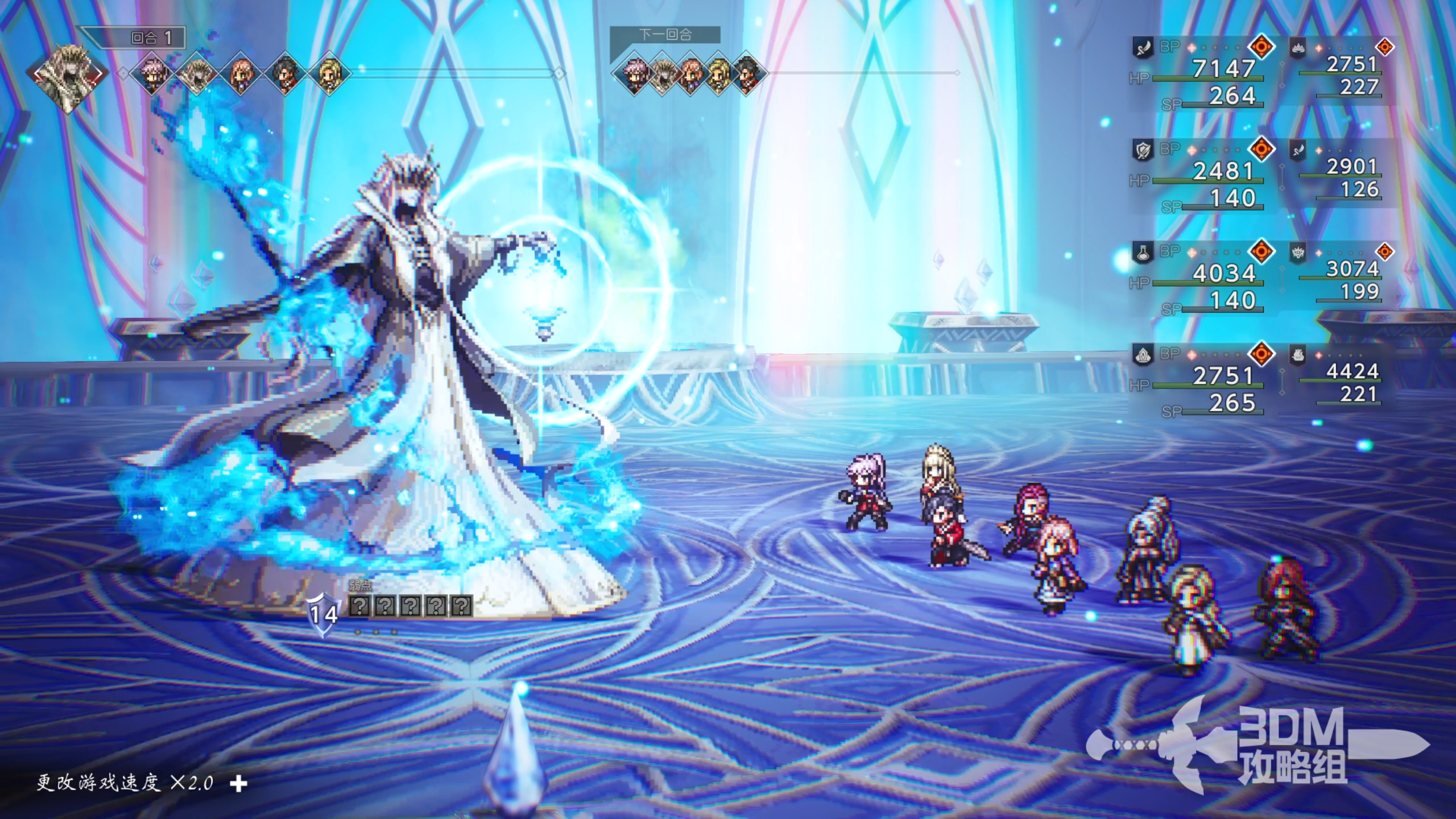
Task: Select the large active-turn boss portrait
Action: coord(69,75)
